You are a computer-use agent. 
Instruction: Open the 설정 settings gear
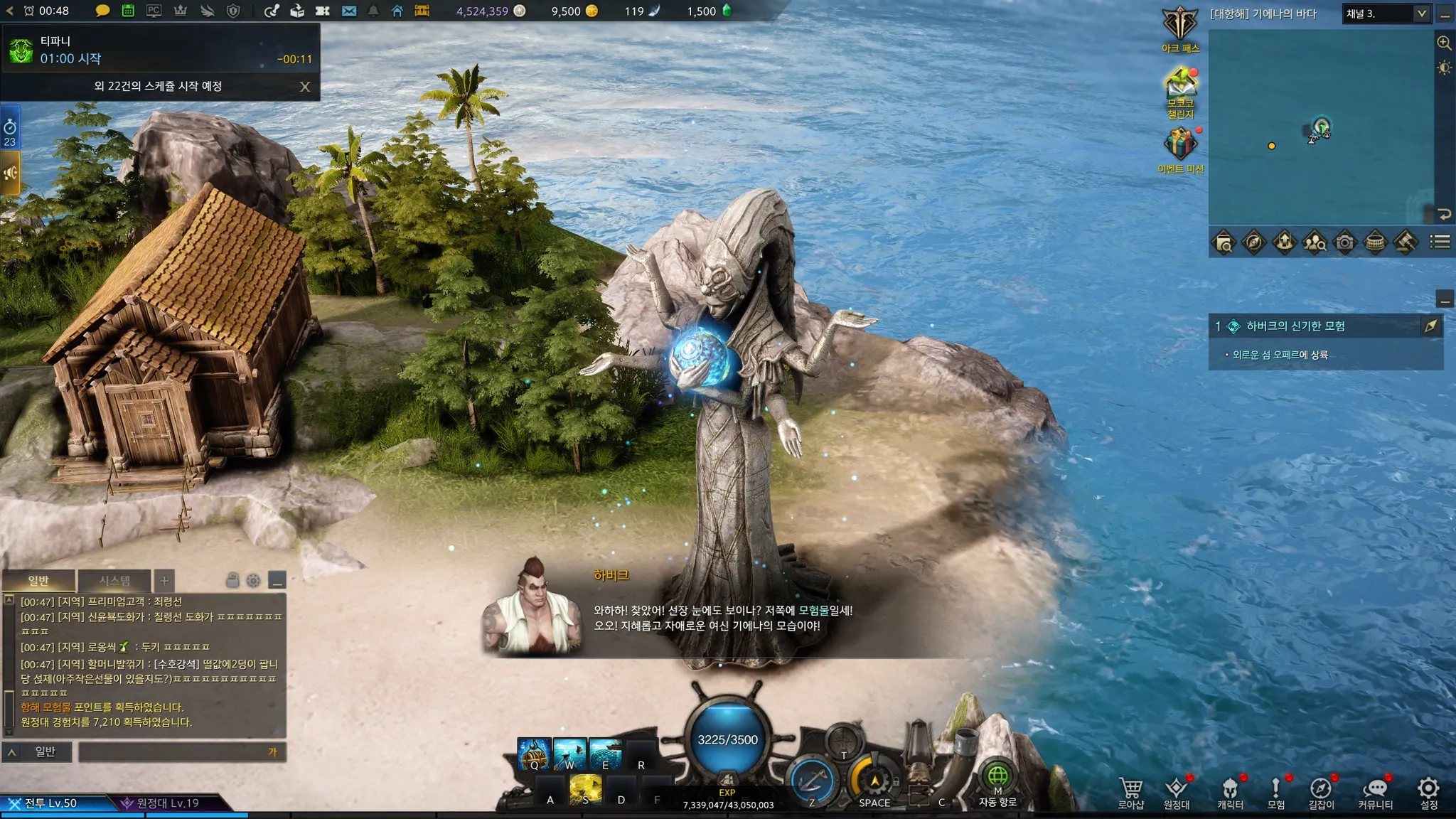(1429, 793)
